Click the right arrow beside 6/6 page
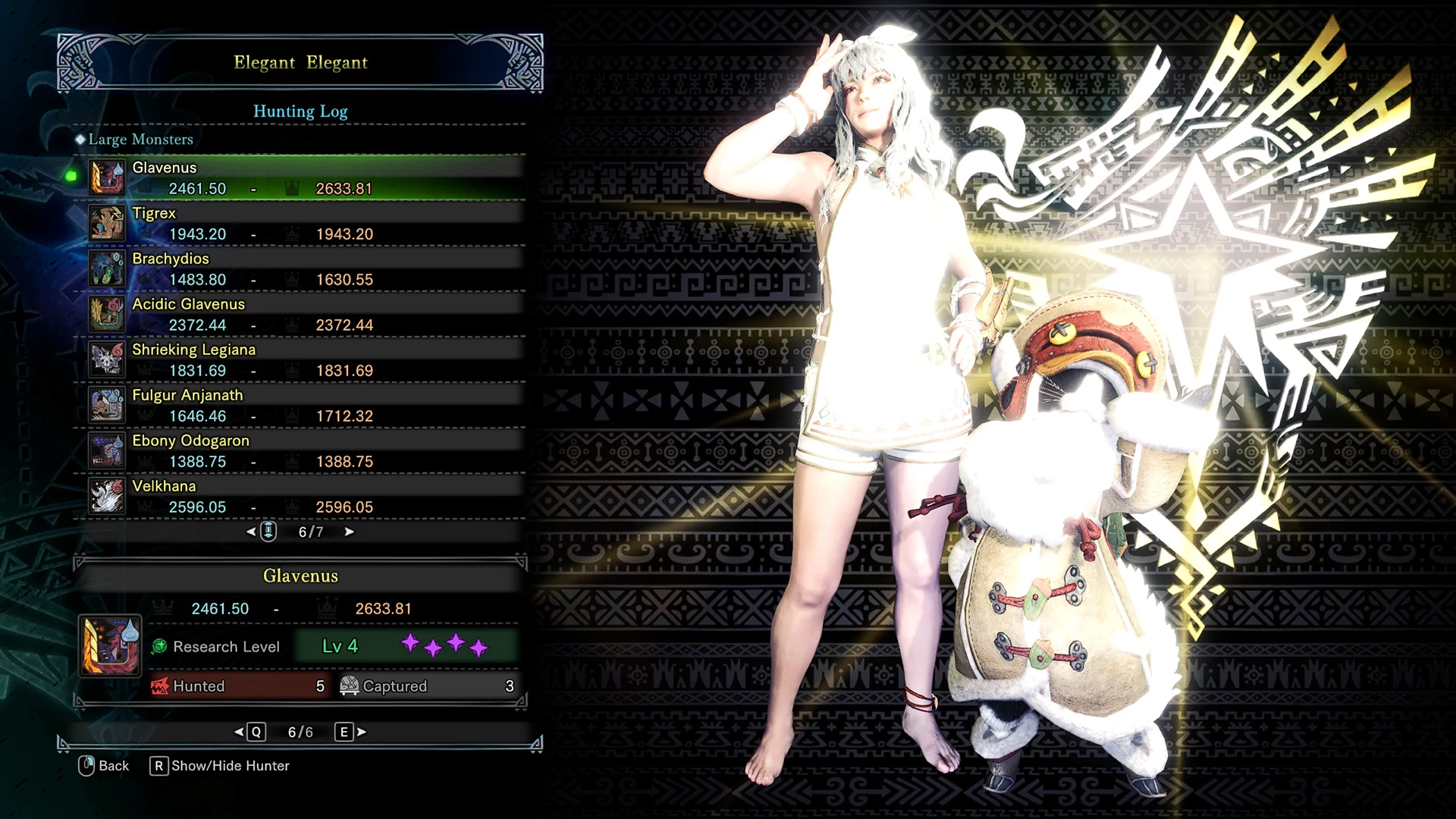The width and height of the screenshot is (1456, 819). 362,732
